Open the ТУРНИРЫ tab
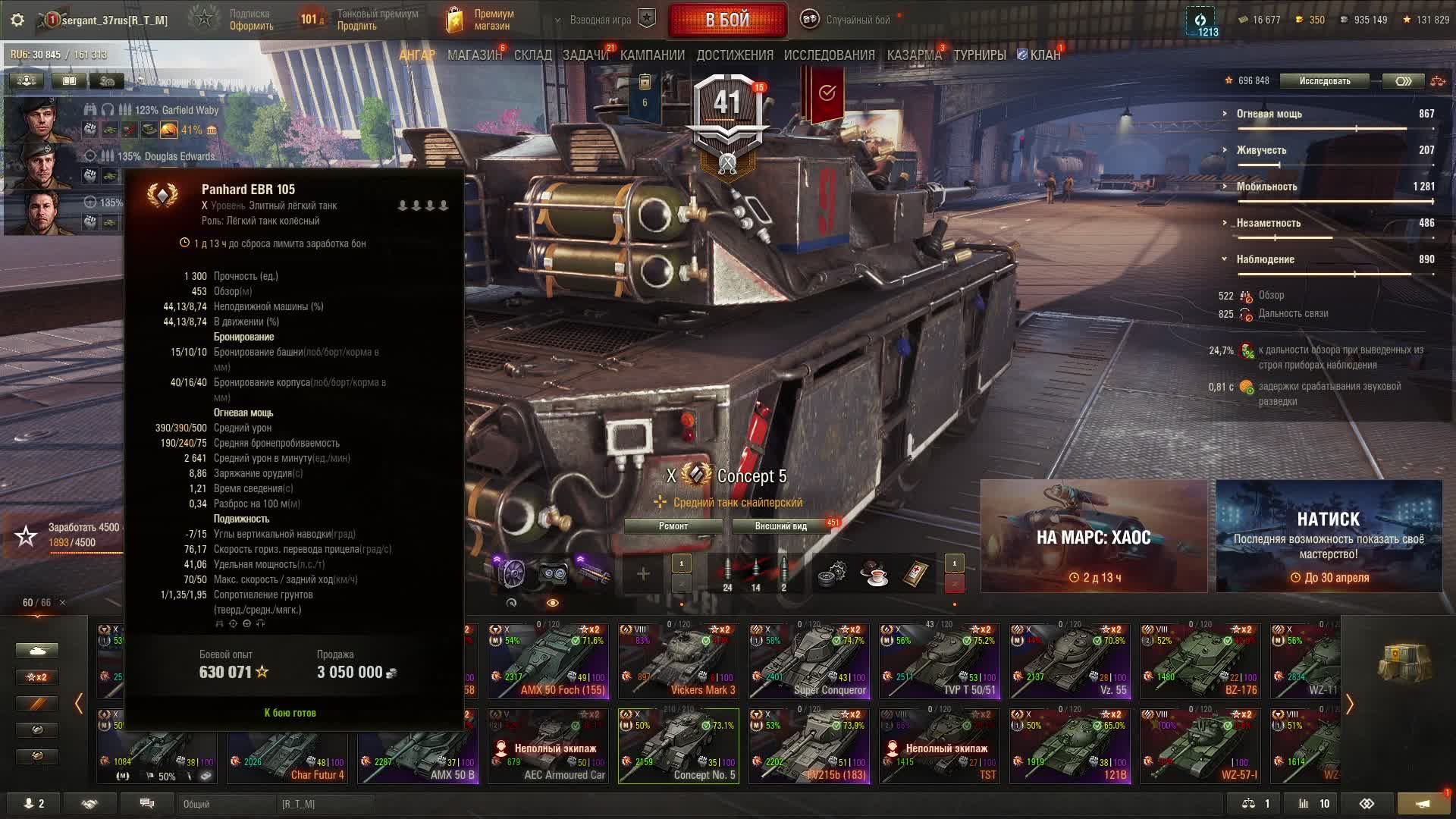The height and width of the screenshot is (819, 1456). coord(979,55)
